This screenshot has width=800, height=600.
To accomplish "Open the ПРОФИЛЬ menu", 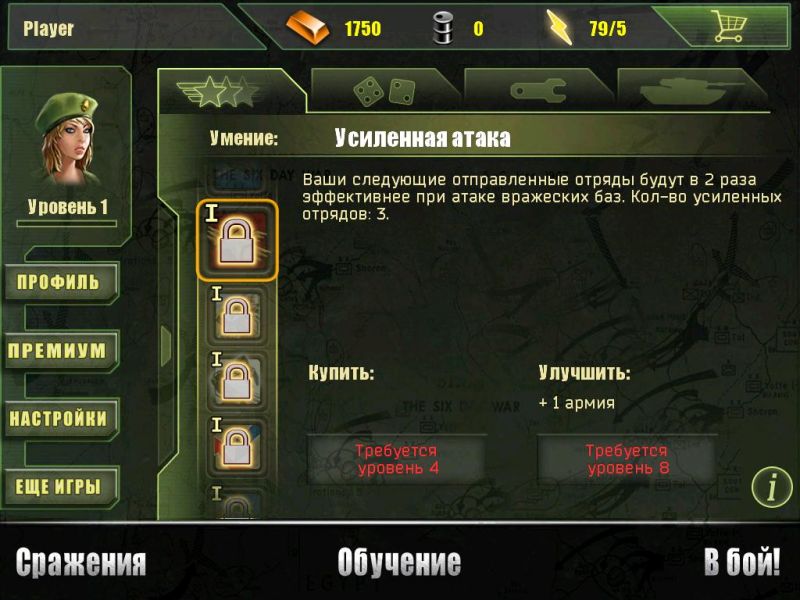I will 60,283.
